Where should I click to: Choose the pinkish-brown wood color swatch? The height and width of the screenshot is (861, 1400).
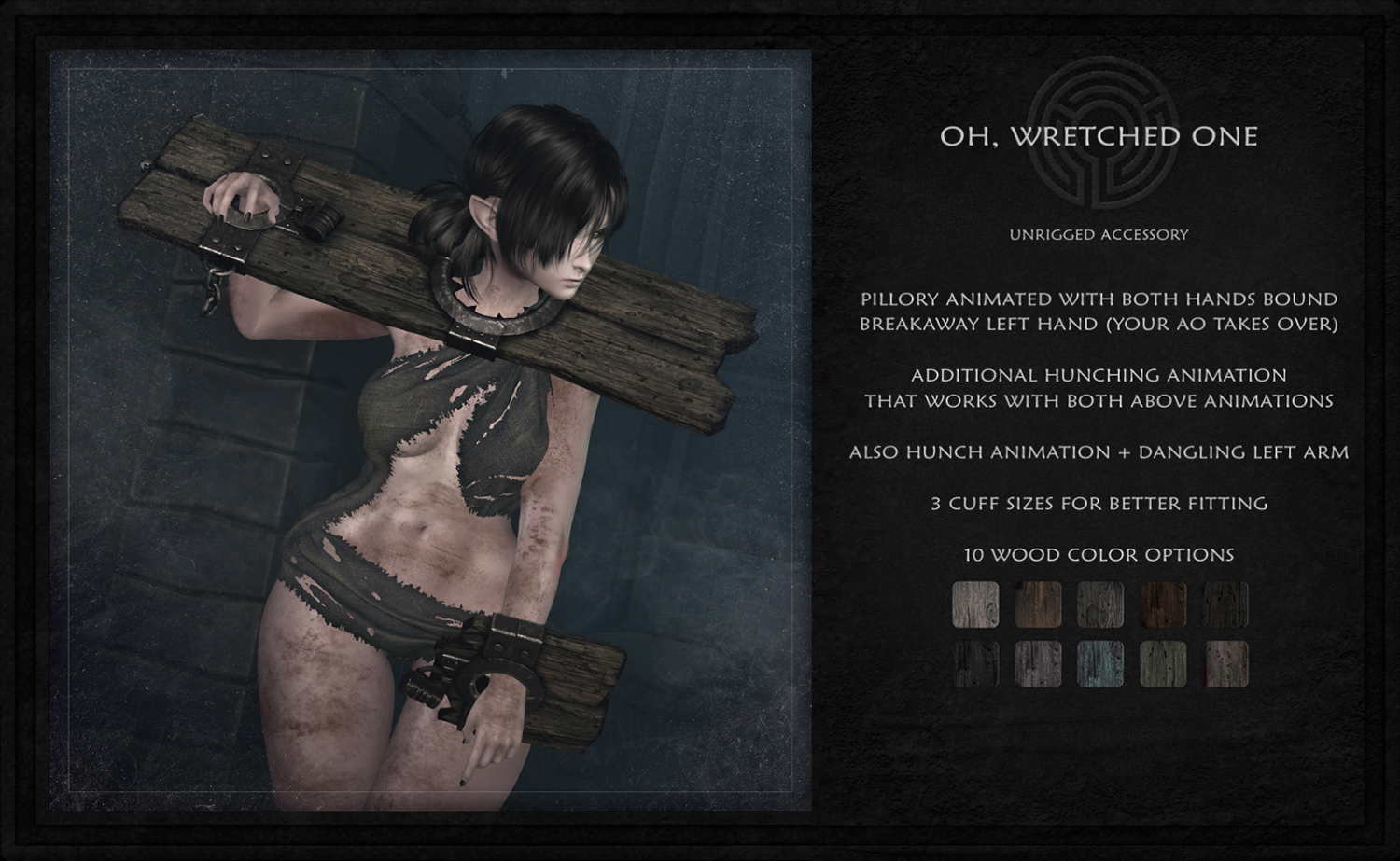(1225, 663)
